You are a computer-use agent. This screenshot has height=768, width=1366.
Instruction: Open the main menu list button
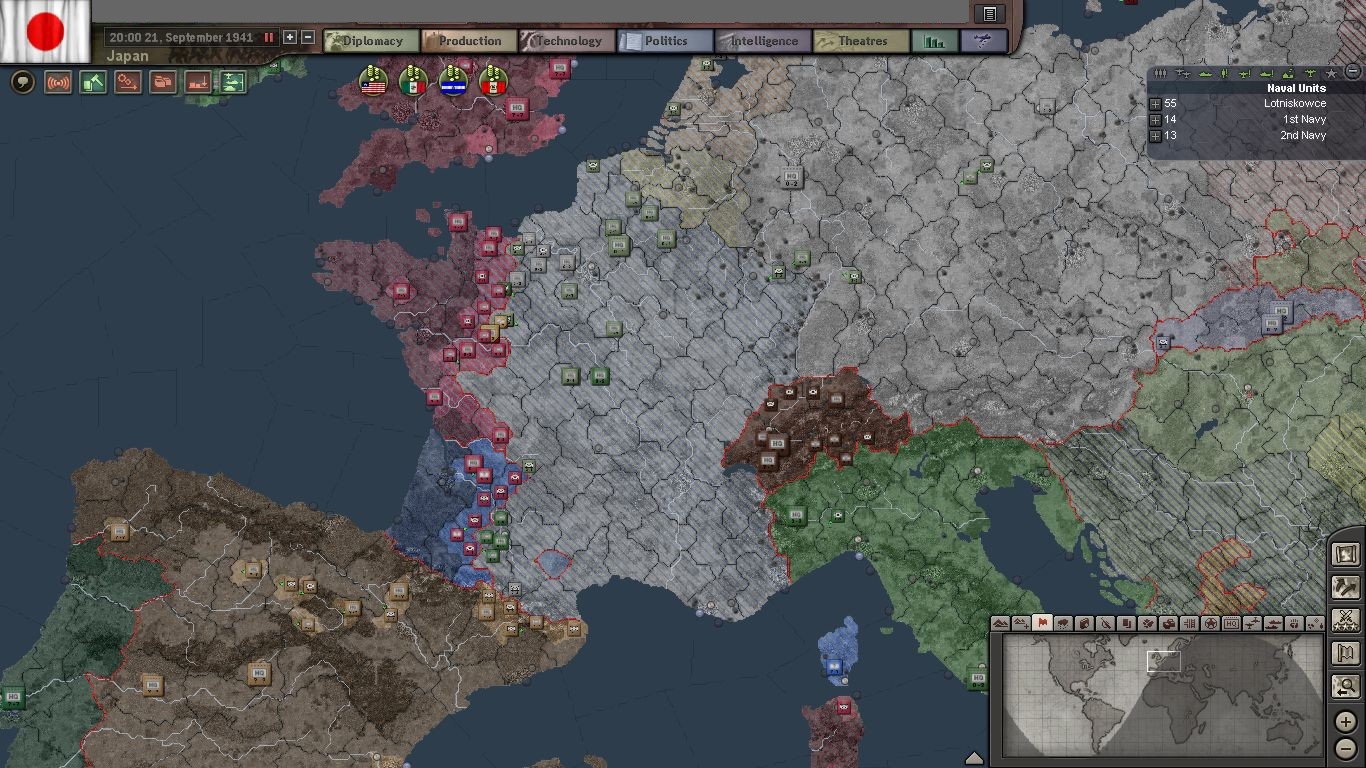[989, 13]
